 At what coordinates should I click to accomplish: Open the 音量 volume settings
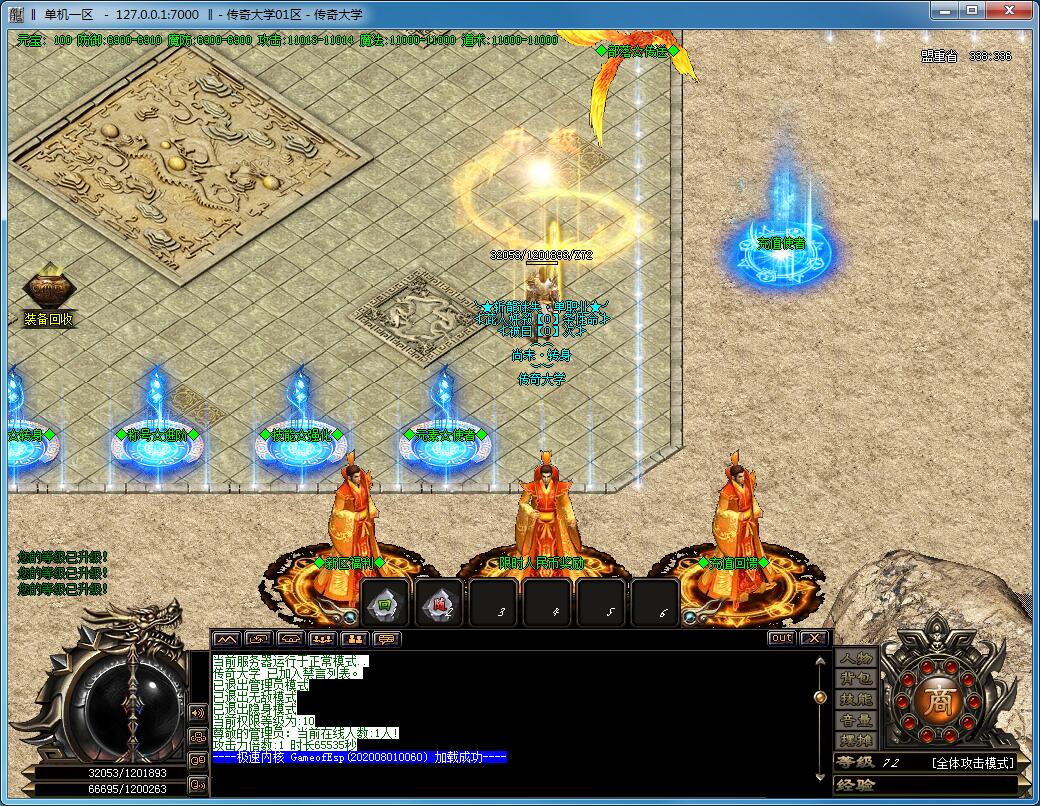point(856,720)
